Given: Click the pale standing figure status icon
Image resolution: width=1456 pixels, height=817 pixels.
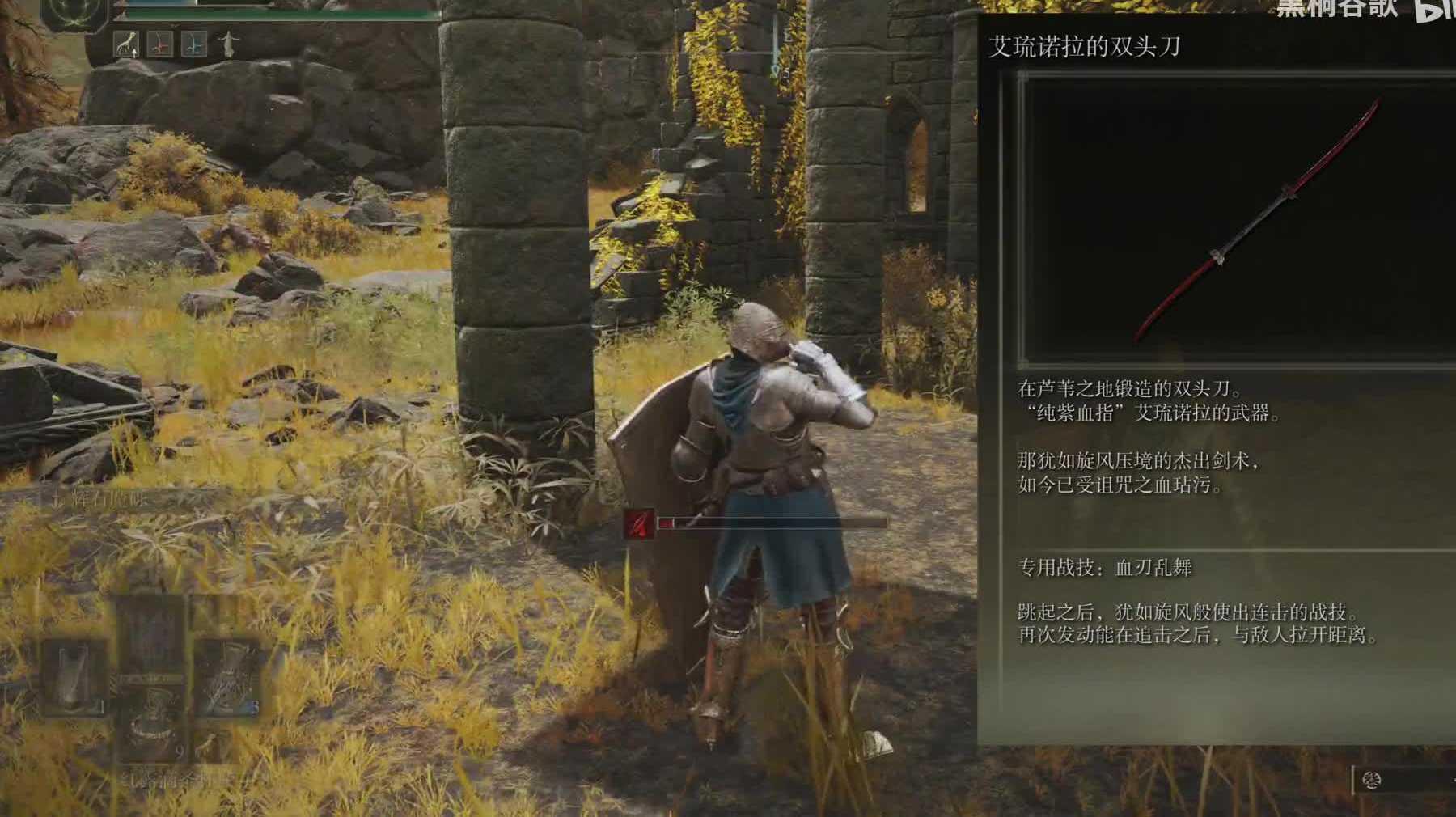Looking at the screenshot, I should click(229, 44).
